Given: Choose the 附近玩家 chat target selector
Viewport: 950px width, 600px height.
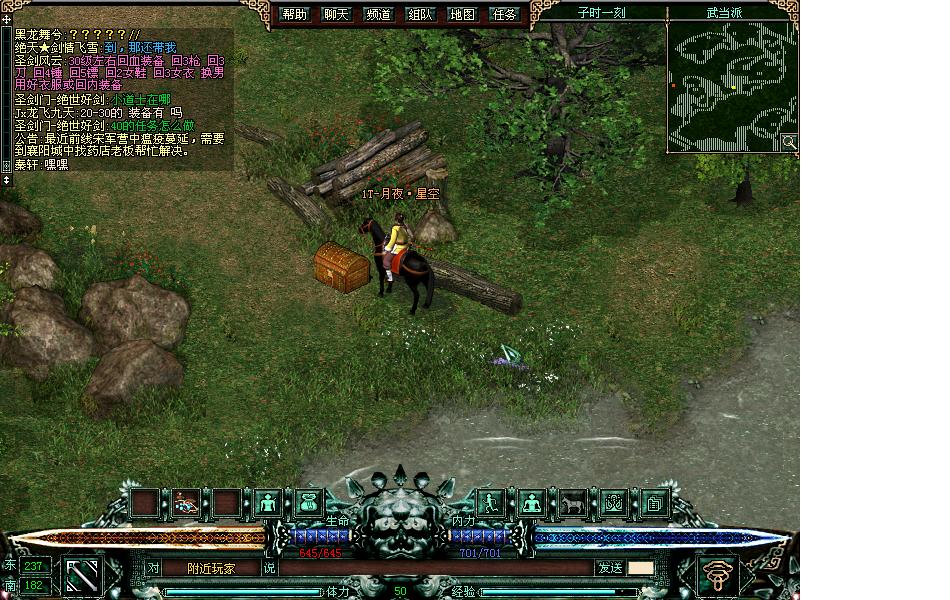Looking at the screenshot, I should [x=211, y=568].
